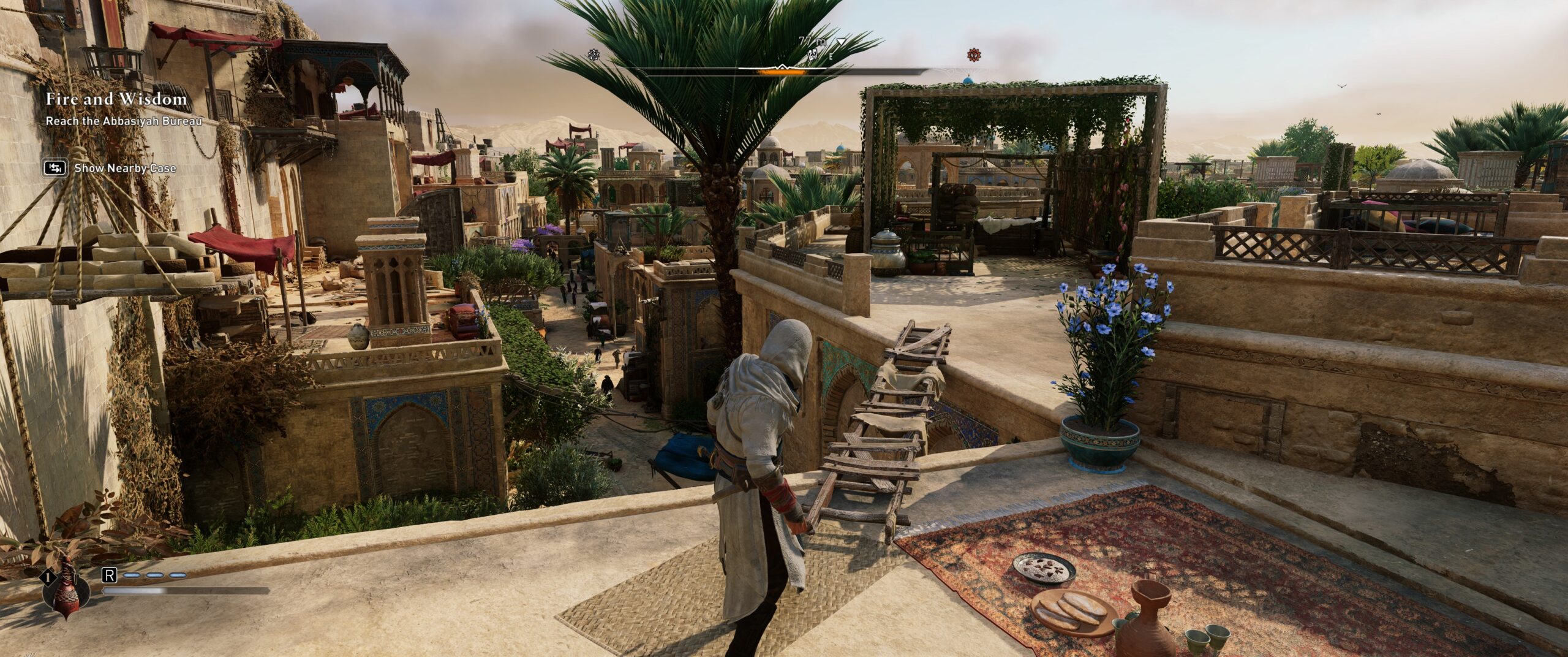Click the red question-mark compass marker
The height and width of the screenshot is (657, 1568).
pyautogui.click(x=973, y=55)
